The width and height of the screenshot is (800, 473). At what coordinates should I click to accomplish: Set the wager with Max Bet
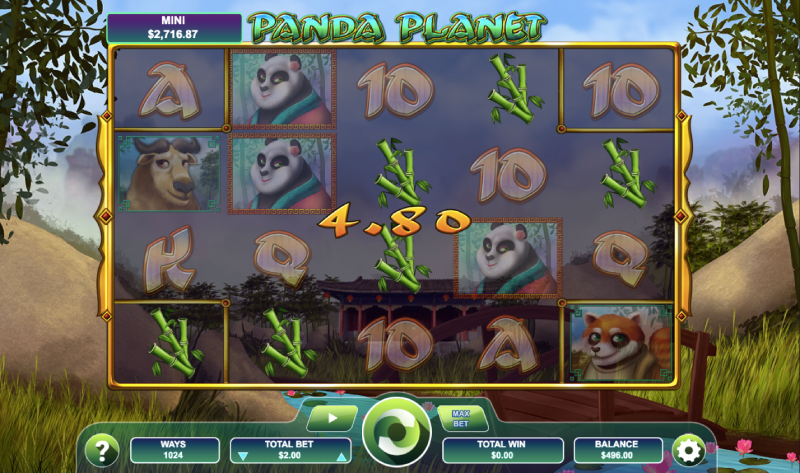pos(461,417)
